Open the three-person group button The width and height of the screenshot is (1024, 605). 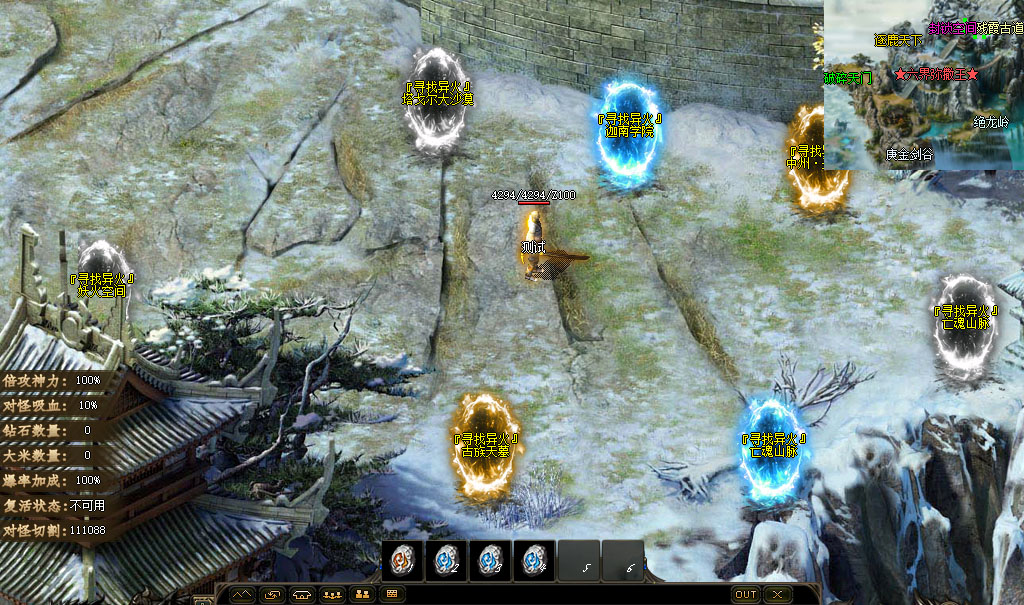(331, 594)
